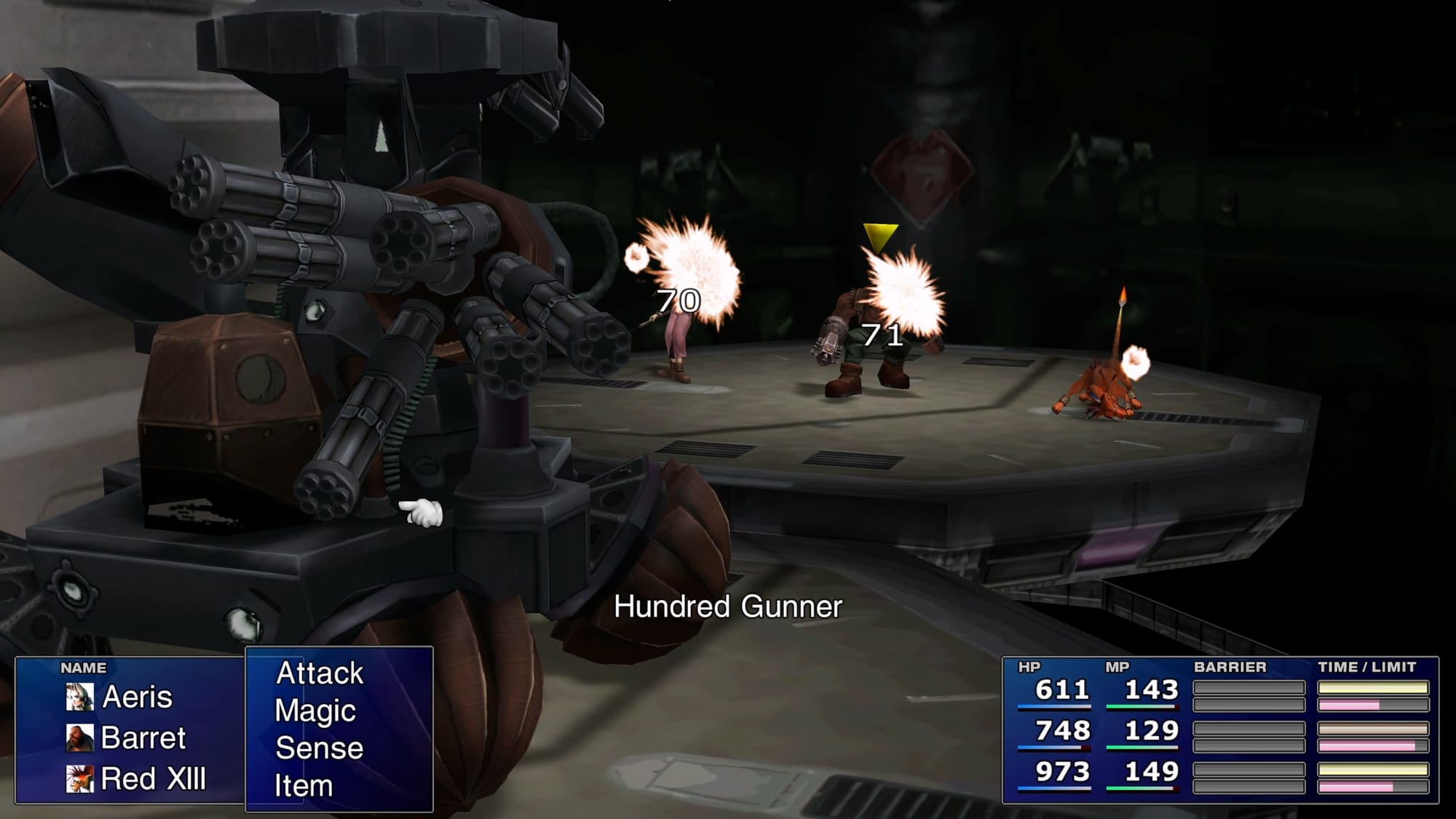
Task: Choose the Attack command
Action: tap(320, 673)
